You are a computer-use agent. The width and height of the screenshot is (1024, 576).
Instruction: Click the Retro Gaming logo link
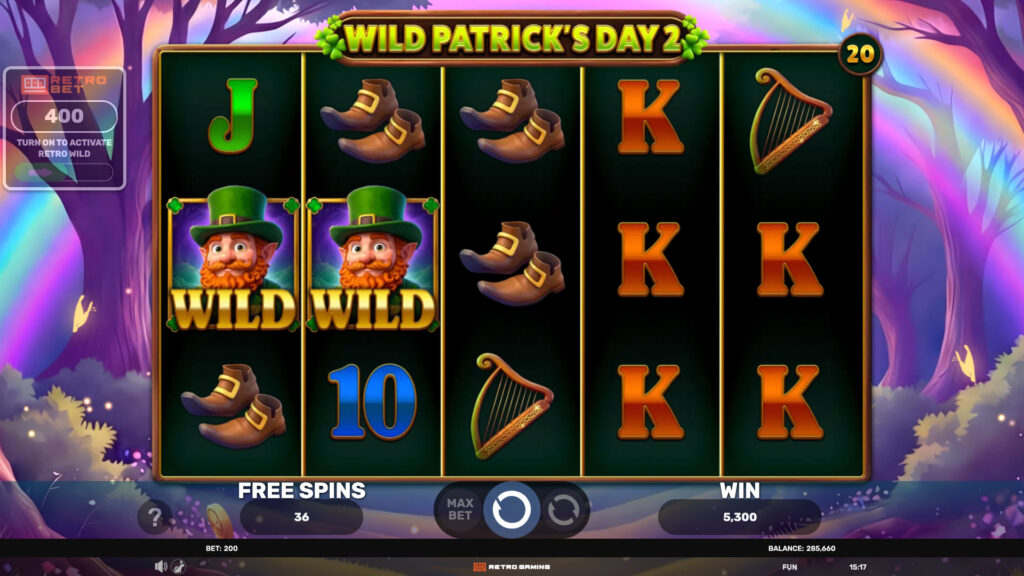coord(511,566)
